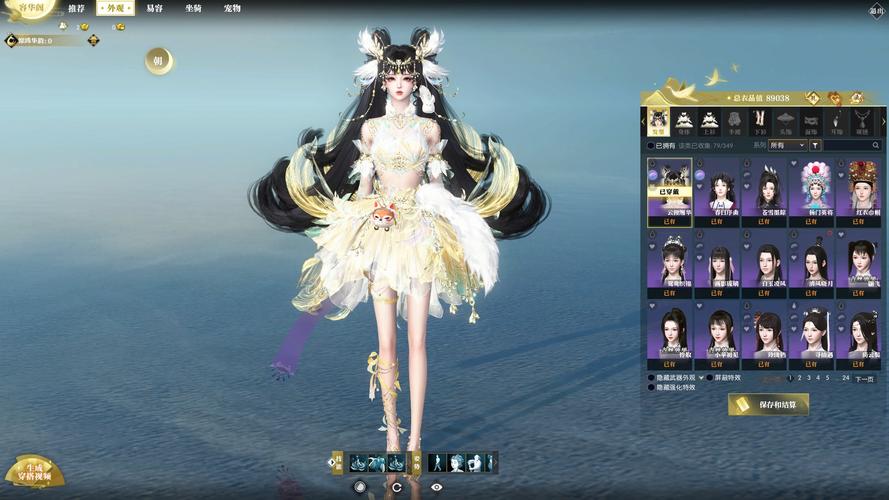Reset the view with the circular arrow icon
The width and height of the screenshot is (889, 500).
[397, 487]
